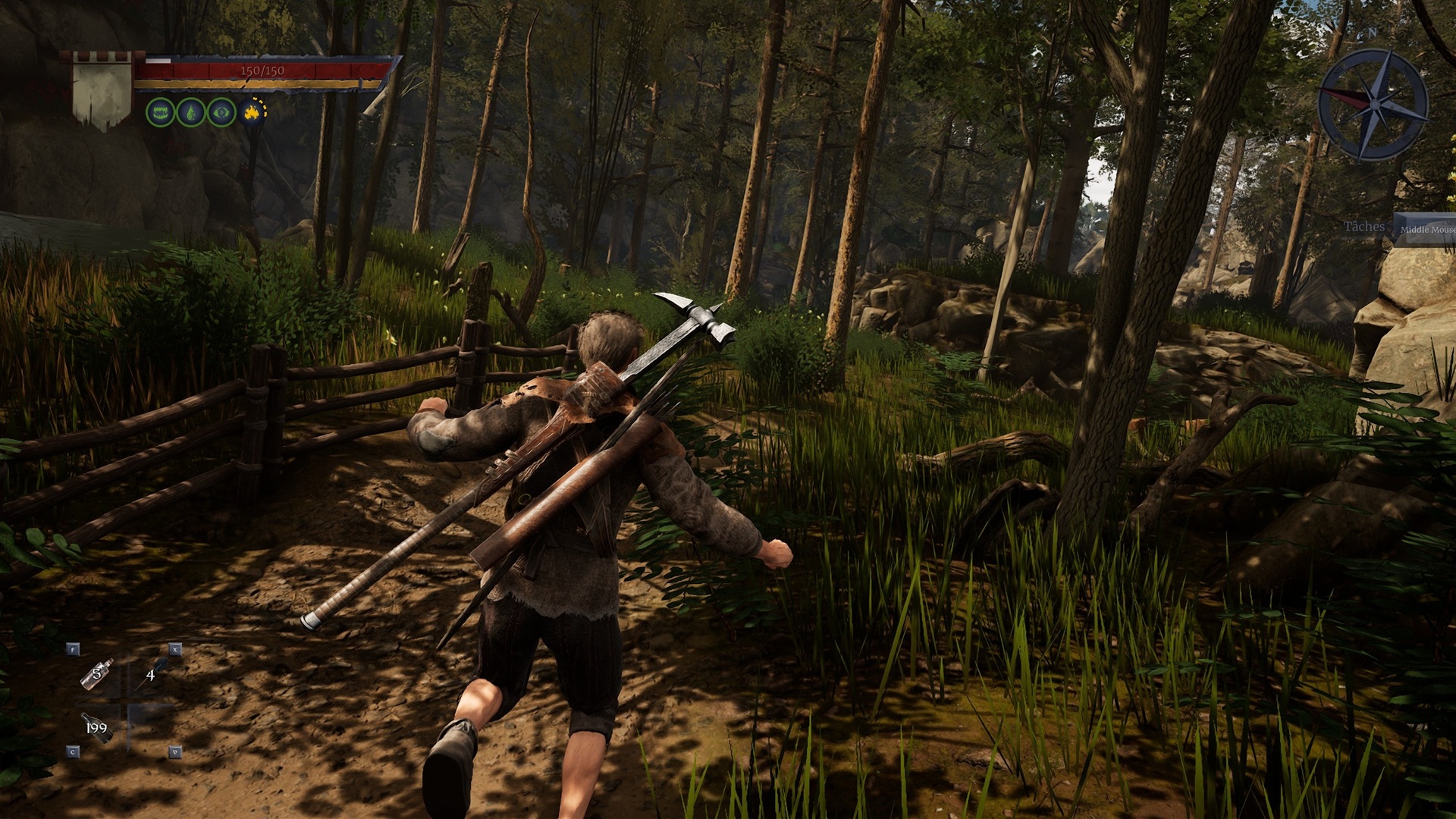
Task: Click the green fanged jaws status icon
Action: click(159, 113)
